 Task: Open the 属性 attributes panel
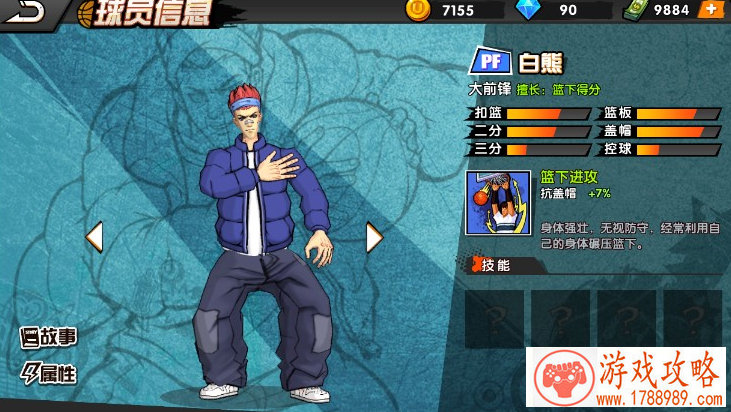click(50, 373)
